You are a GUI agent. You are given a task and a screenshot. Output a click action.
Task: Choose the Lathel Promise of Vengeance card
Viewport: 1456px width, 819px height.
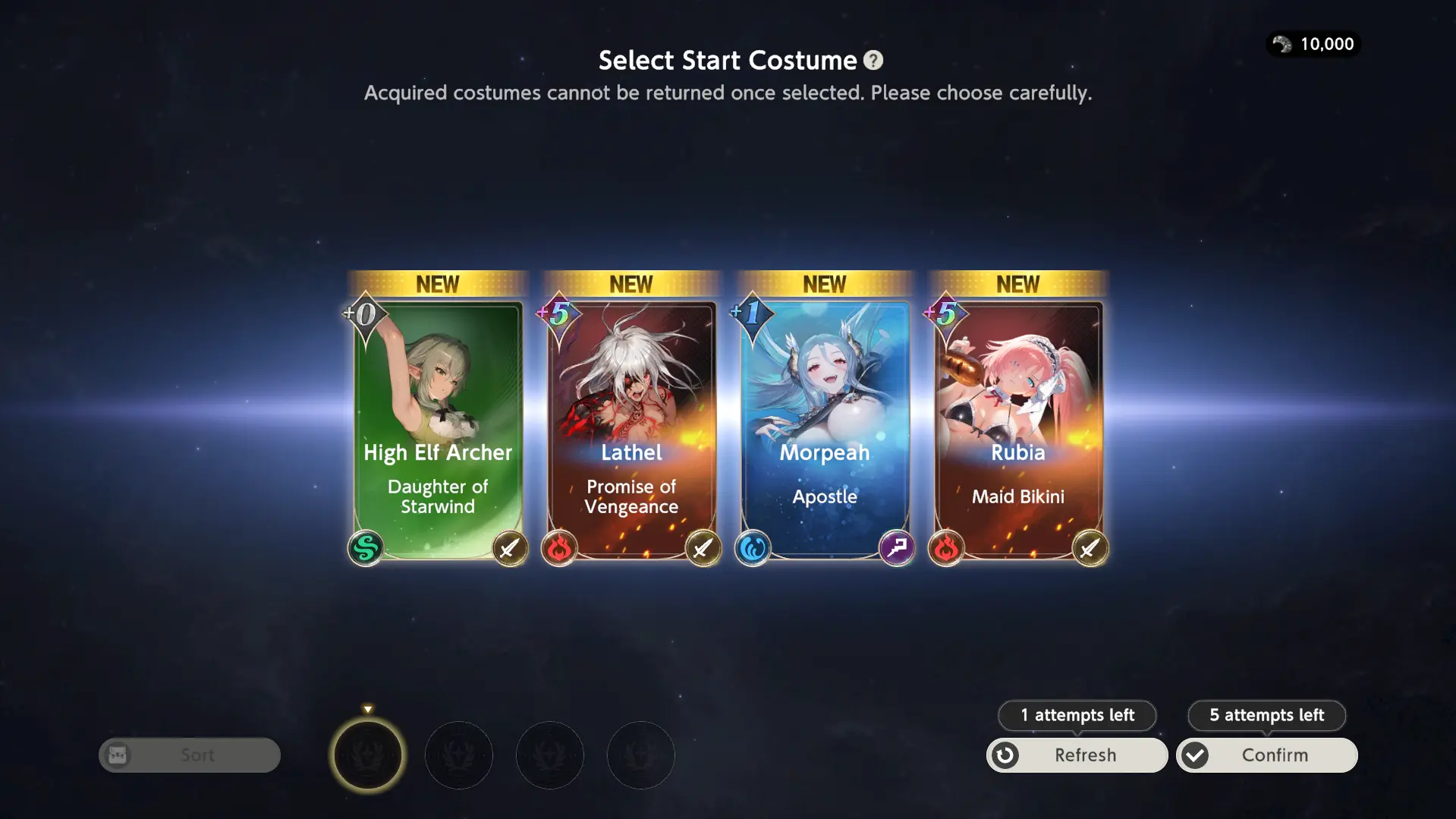631,425
